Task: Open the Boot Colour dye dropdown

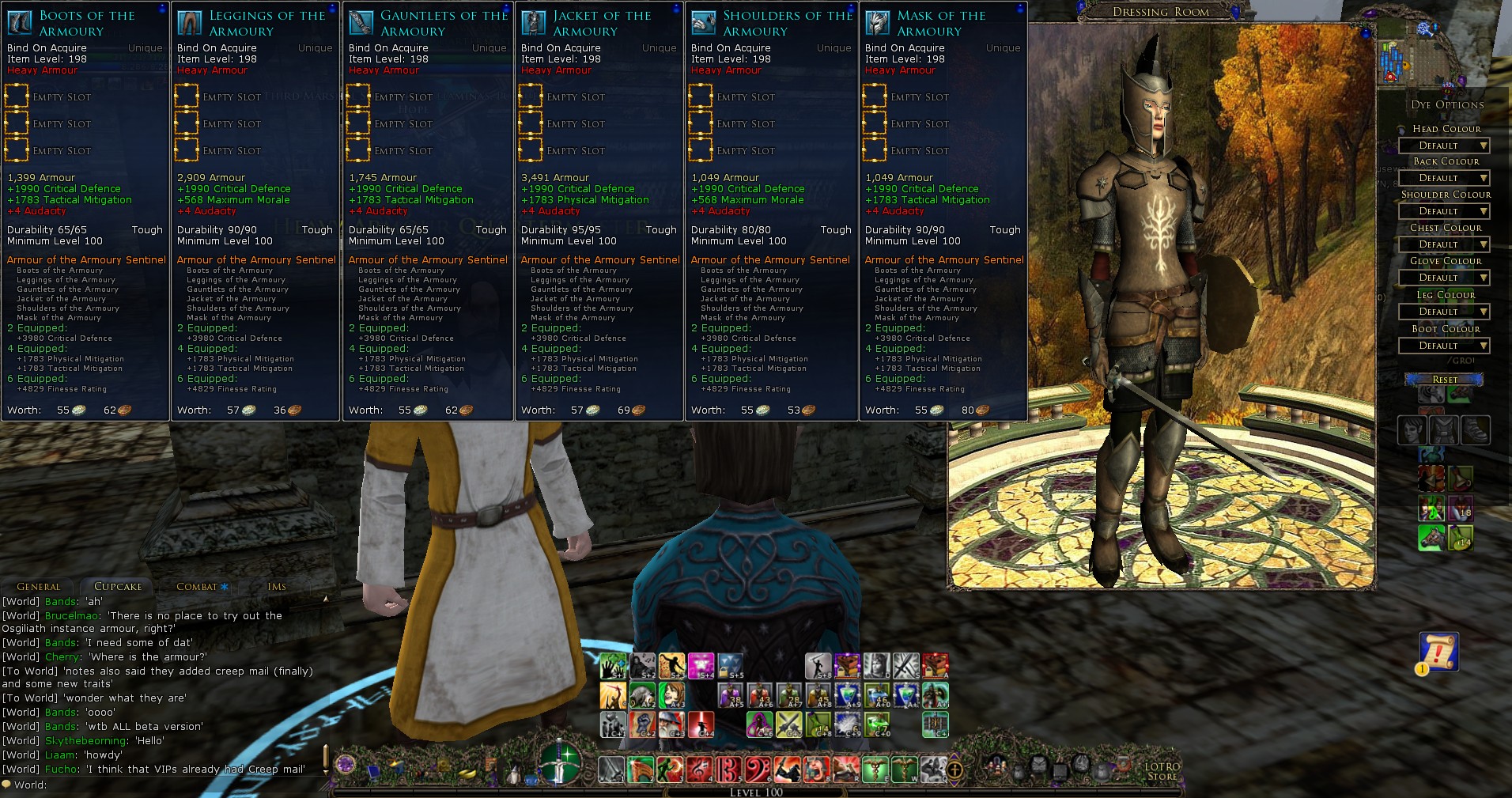Action: 1444,346
